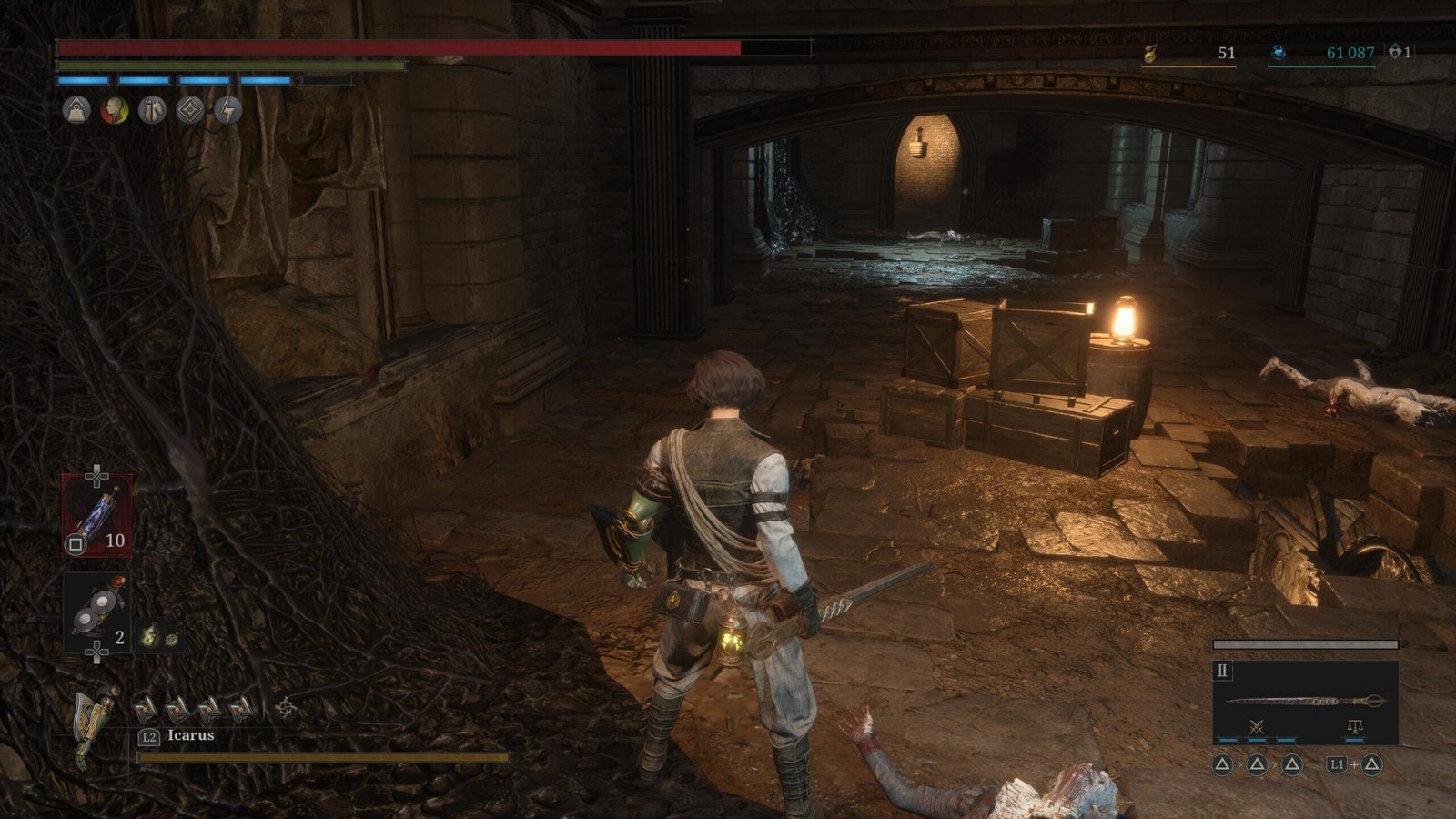Click the glowing lamp belt item icon
This screenshot has height=819, width=1456.
(149, 637)
